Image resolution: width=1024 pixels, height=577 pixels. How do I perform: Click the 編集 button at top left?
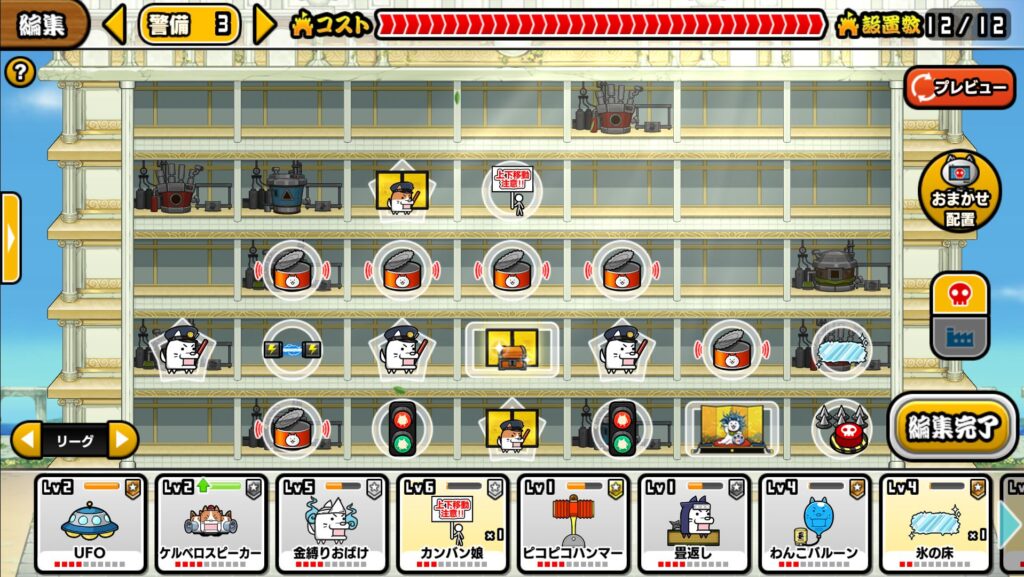[x=42, y=24]
